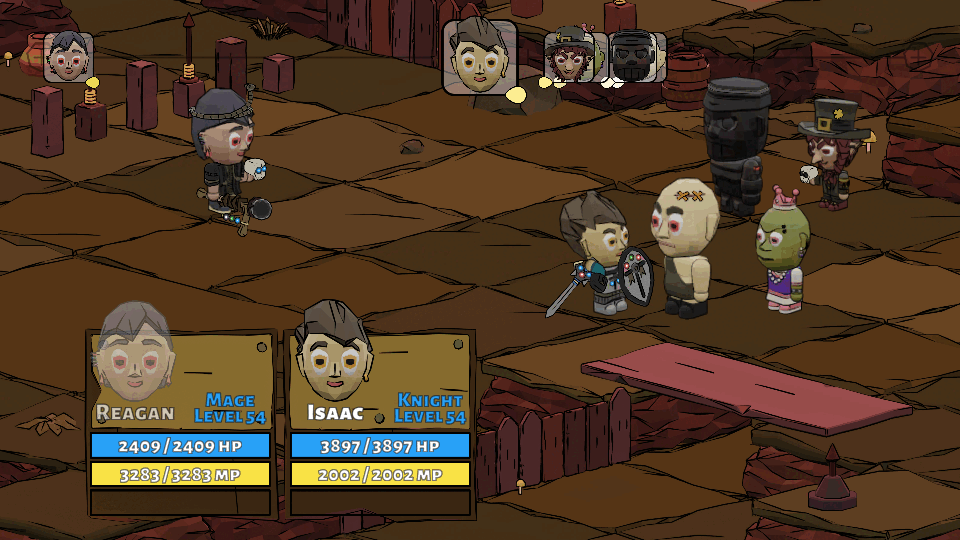960x540 pixels.
Task: Pick the black stone golem turn-order portrait
Action: click(x=633, y=57)
